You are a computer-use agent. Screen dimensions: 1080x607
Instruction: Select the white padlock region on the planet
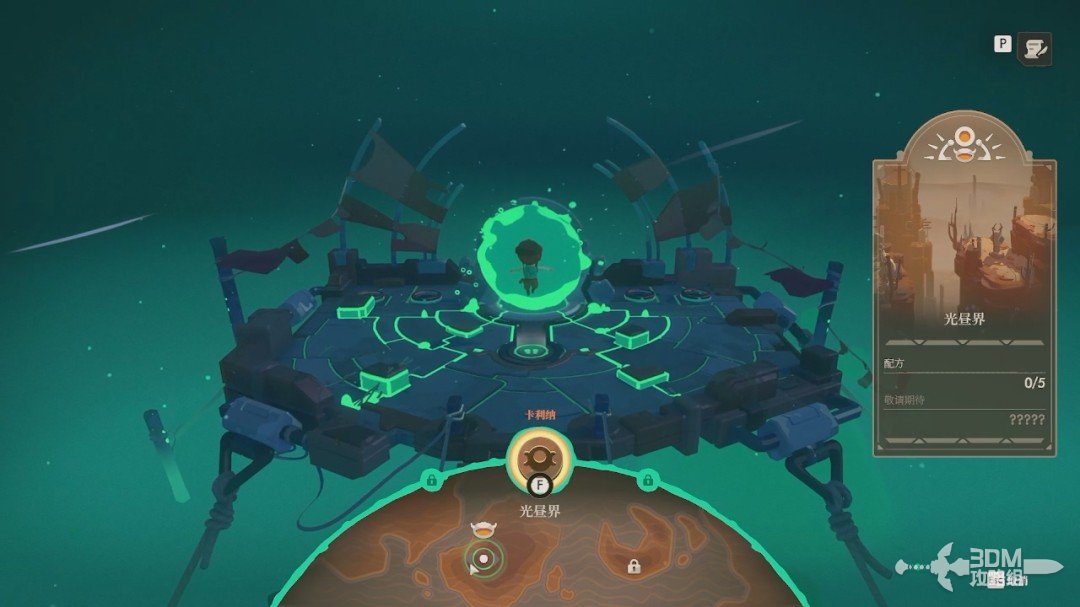click(x=633, y=567)
